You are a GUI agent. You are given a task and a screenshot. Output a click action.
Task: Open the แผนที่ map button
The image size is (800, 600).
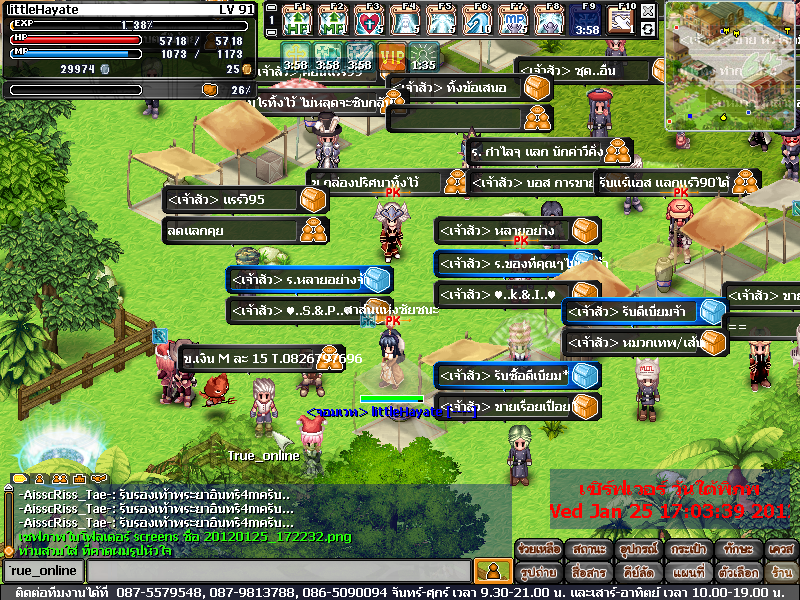(x=686, y=573)
